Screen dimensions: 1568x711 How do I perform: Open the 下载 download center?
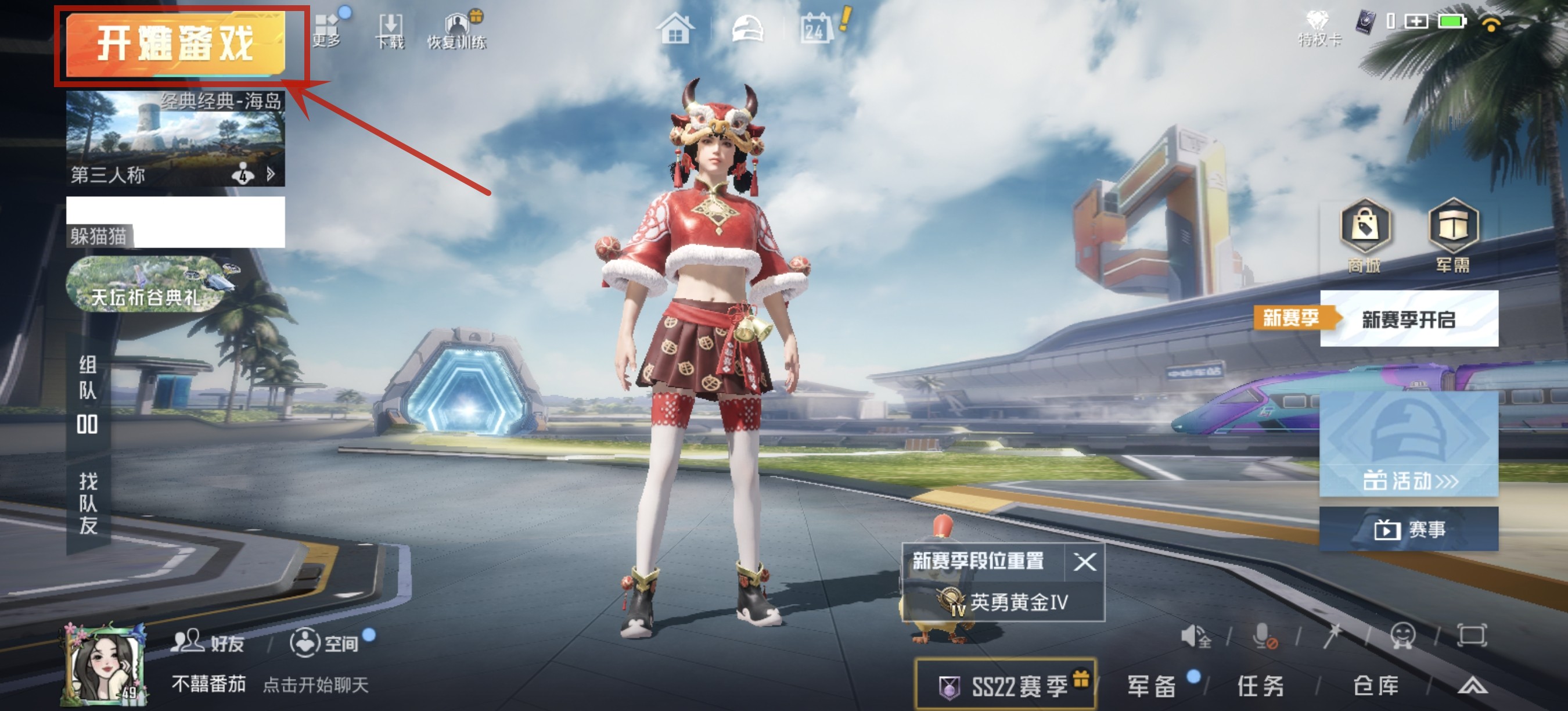point(390,30)
